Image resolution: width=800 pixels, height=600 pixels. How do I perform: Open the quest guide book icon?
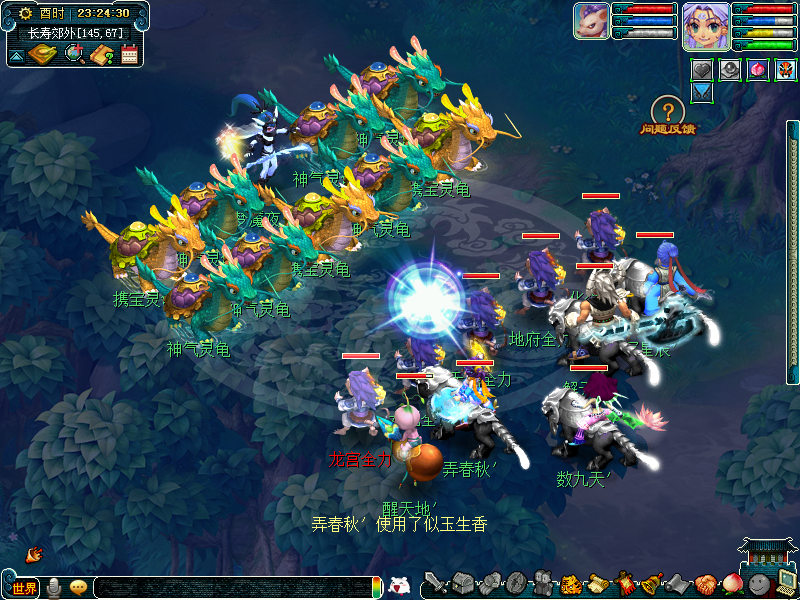102,54
